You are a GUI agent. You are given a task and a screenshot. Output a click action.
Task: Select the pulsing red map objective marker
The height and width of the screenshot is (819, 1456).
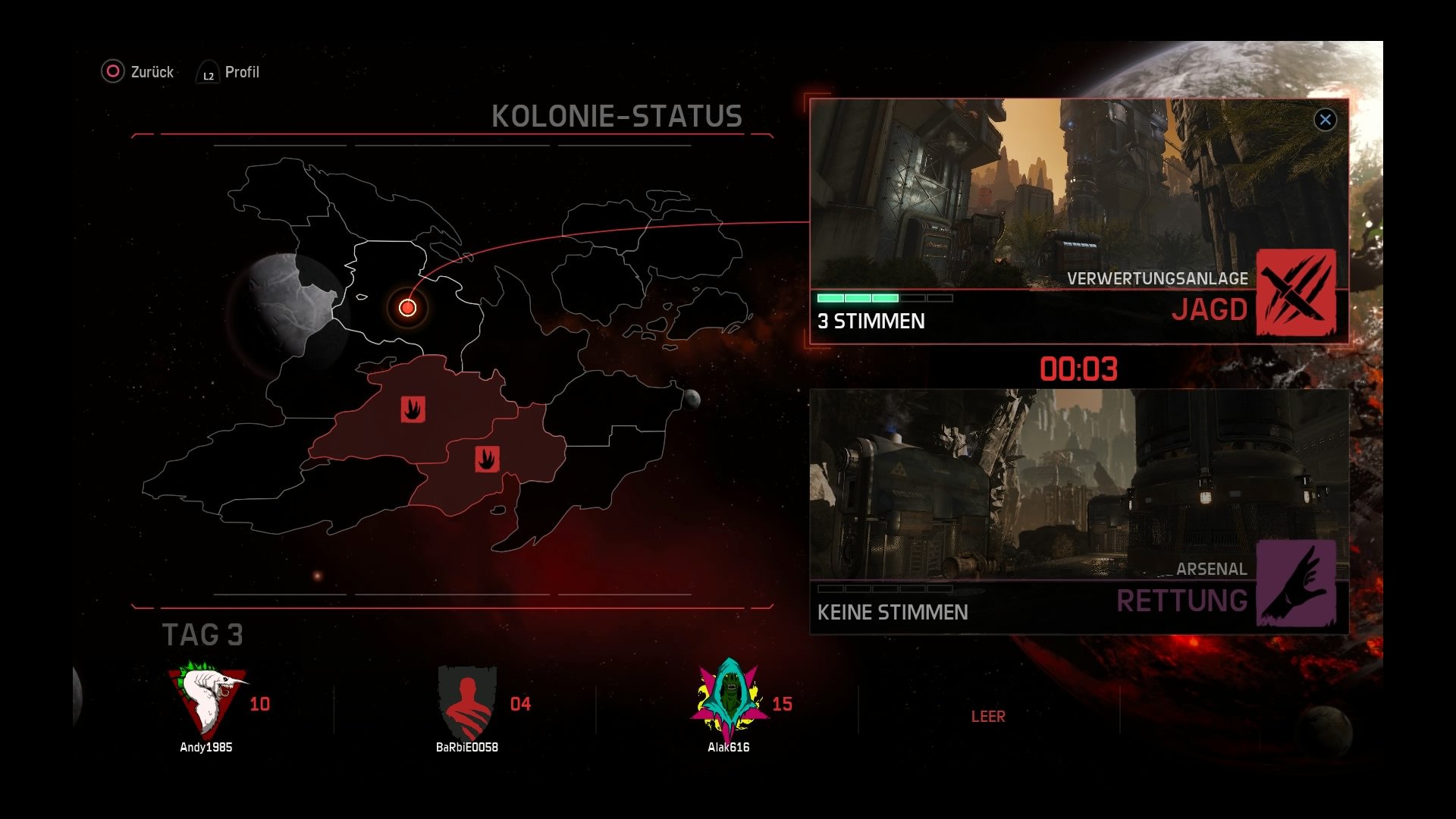(x=407, y=307)
